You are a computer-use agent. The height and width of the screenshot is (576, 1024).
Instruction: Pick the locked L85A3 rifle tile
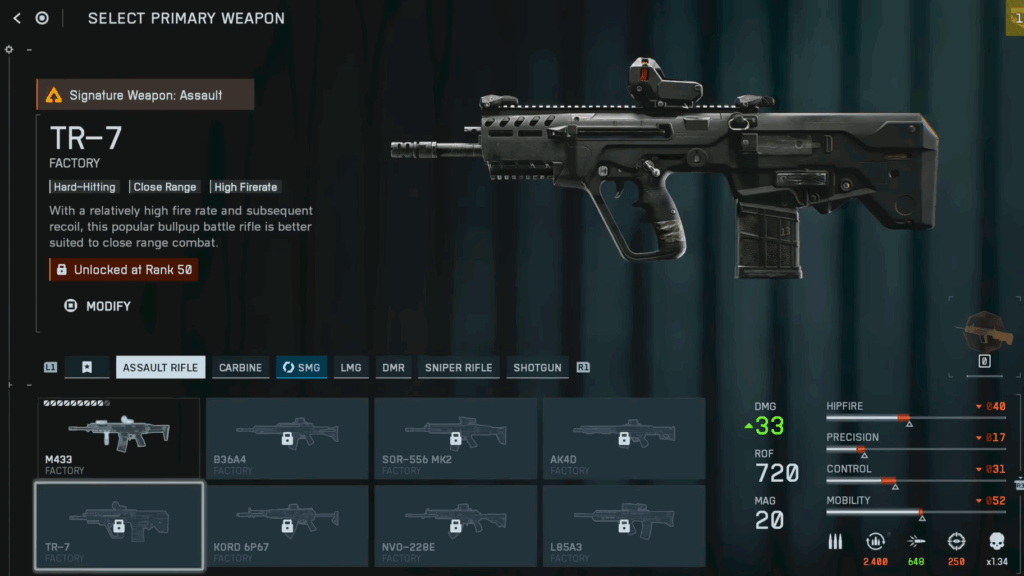click(x=623, y=526)
